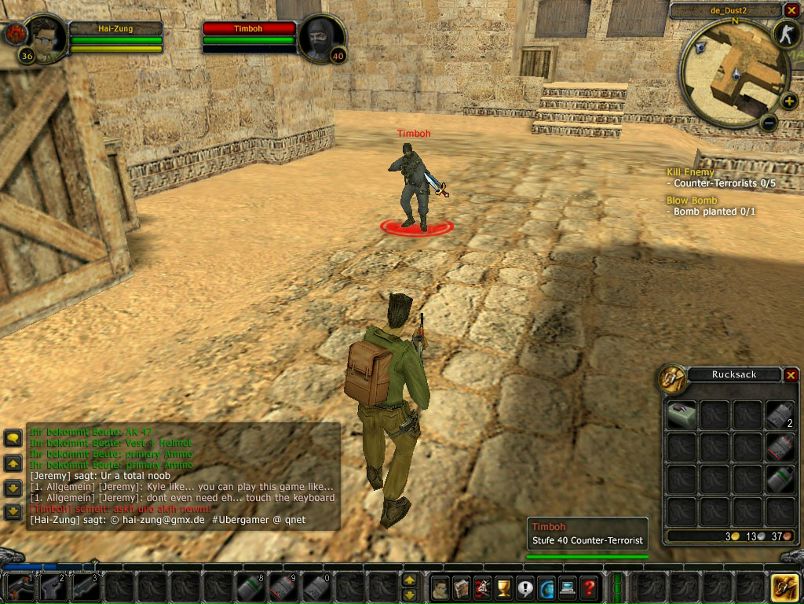The image size is (804, 604).
Task: Select Hai-Zung's player portrait
Action: (x=43, y=37)
